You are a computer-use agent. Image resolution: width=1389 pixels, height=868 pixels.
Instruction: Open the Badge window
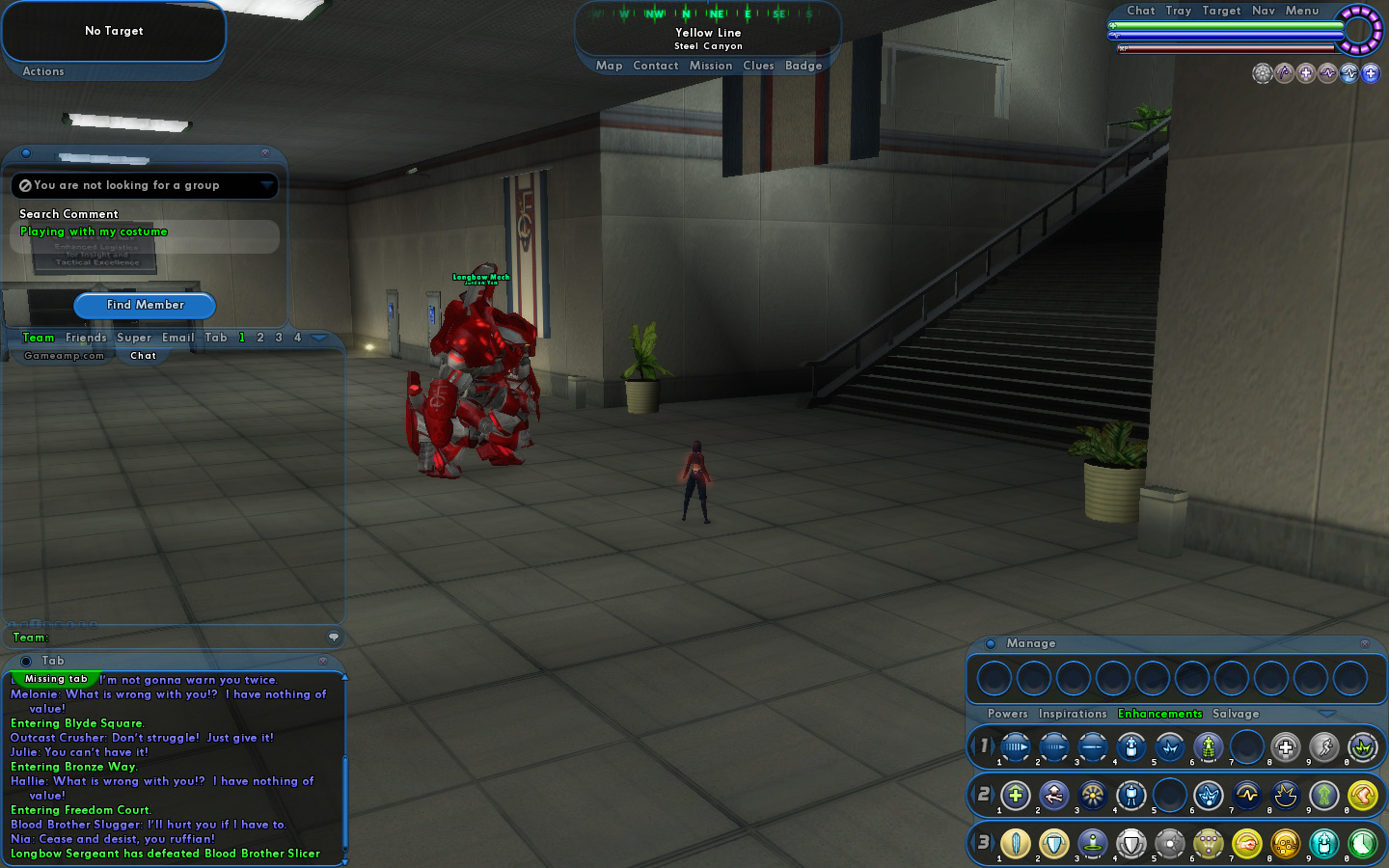[x=803, y=66]
